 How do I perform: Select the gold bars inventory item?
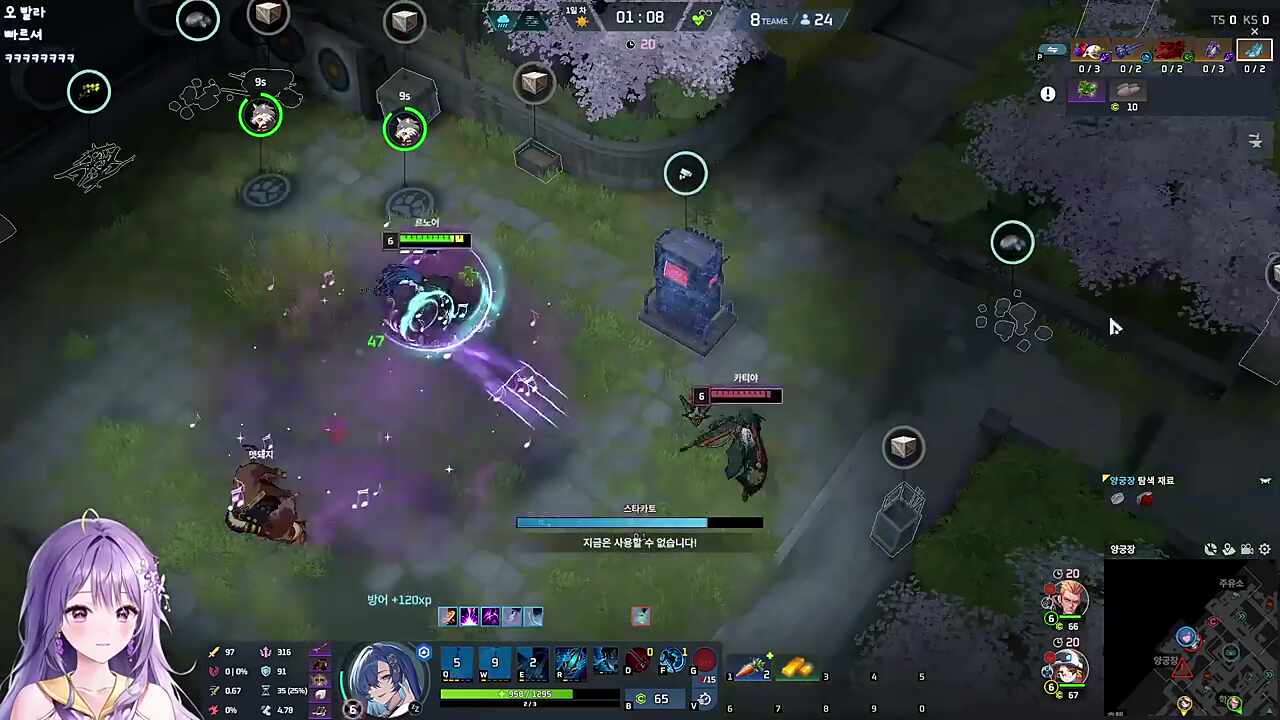coord(797,666)
